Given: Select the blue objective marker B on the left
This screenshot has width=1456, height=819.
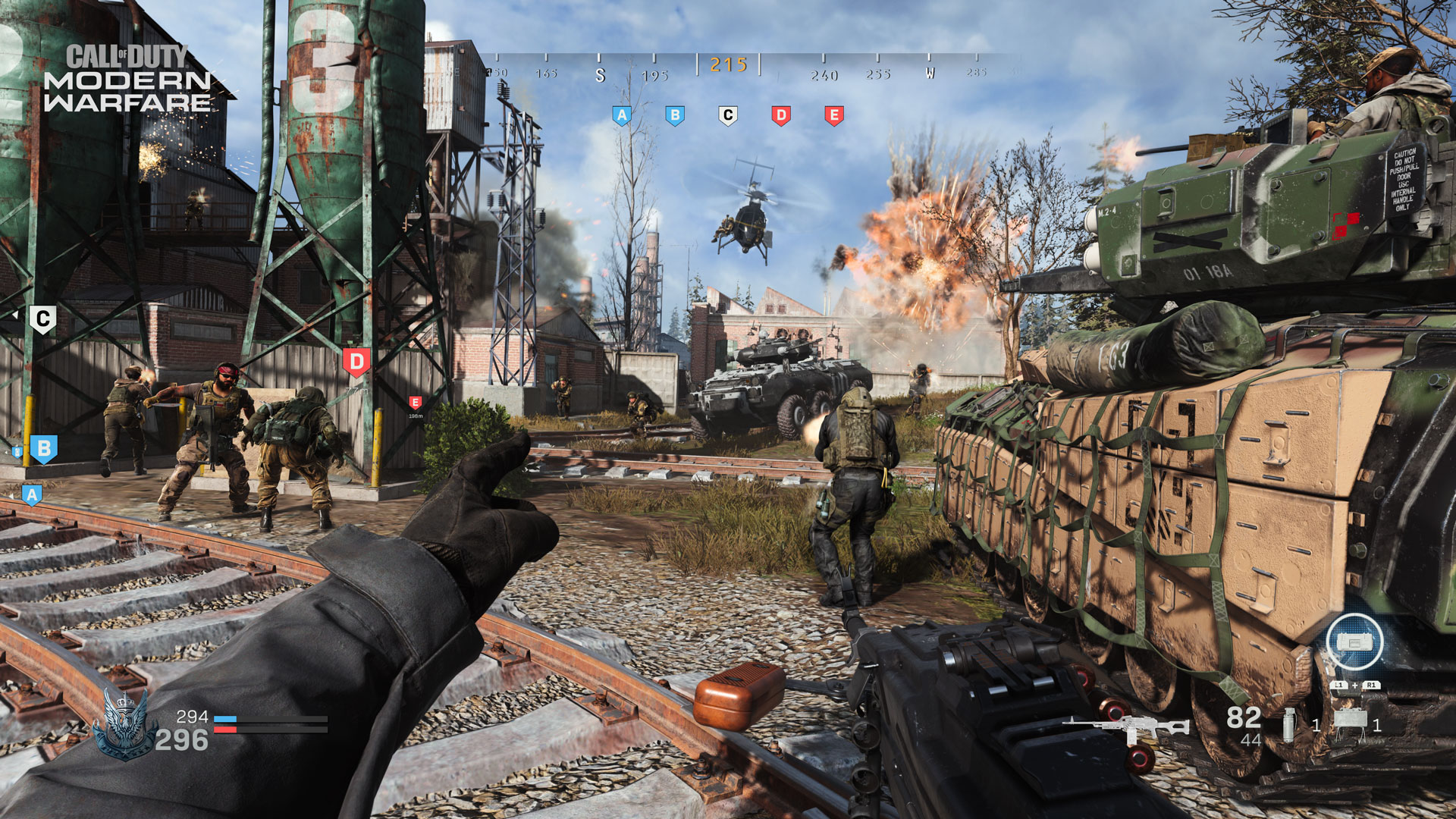Looking at the screenshot, I should (43, 448).
